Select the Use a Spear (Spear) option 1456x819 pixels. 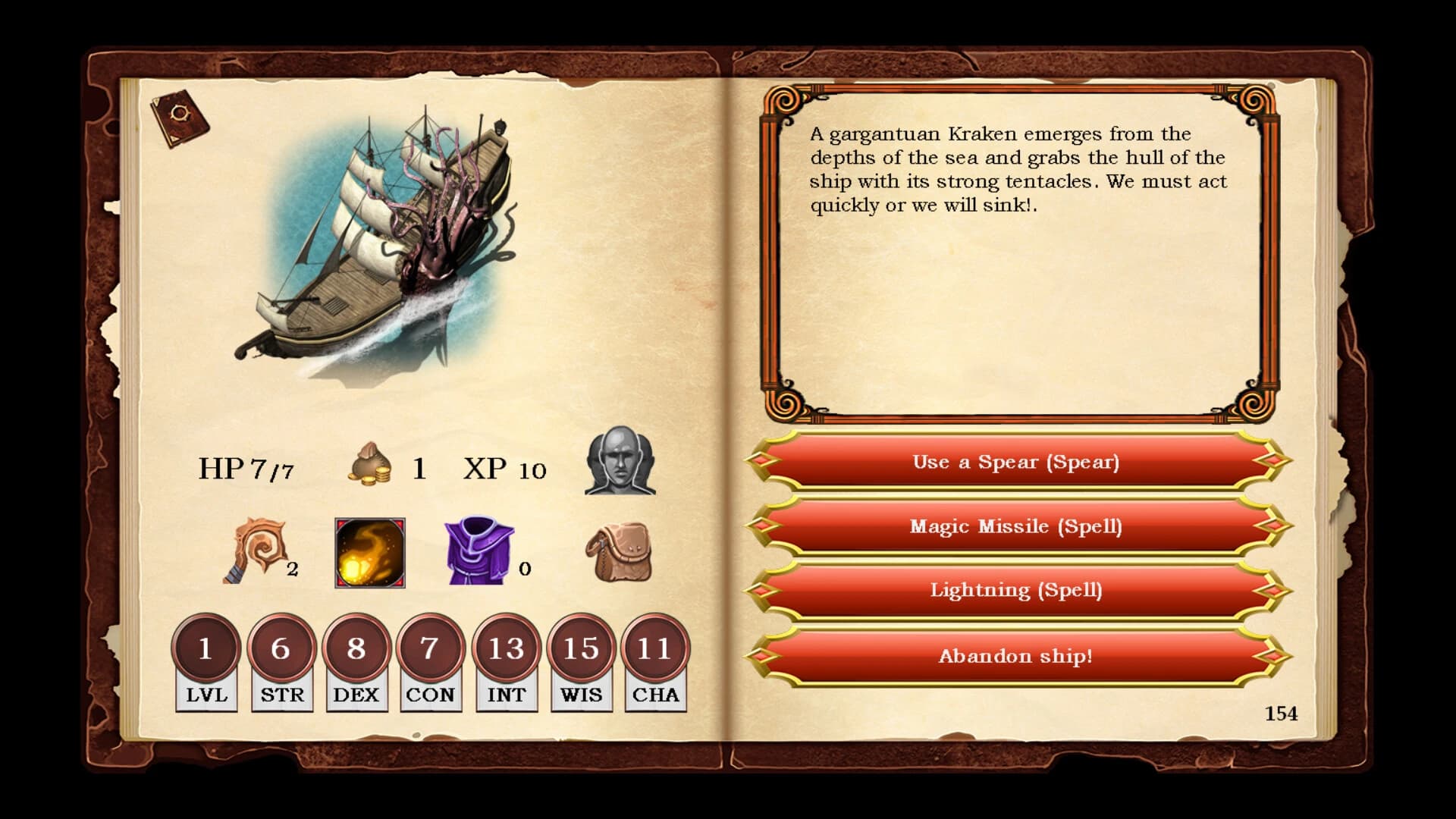click(1016, 462)
